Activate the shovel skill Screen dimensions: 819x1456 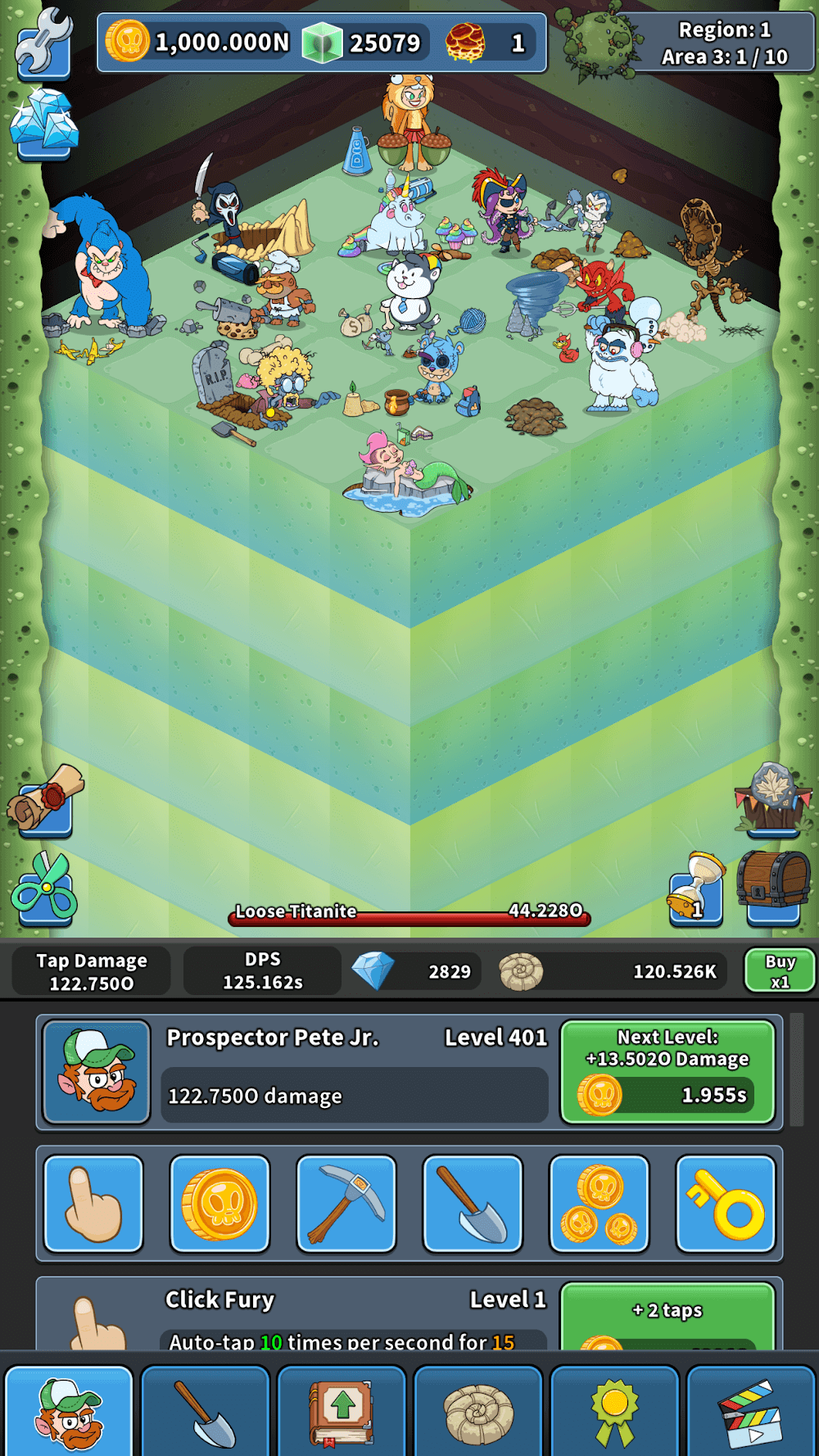pos(473,1204)
